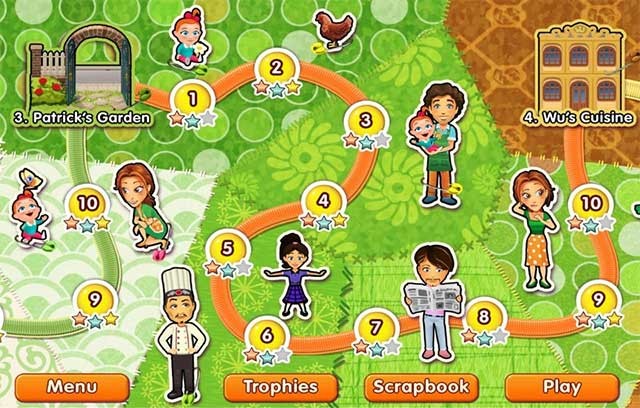
Task: Pick level 8 node
Action: [484, 317]
